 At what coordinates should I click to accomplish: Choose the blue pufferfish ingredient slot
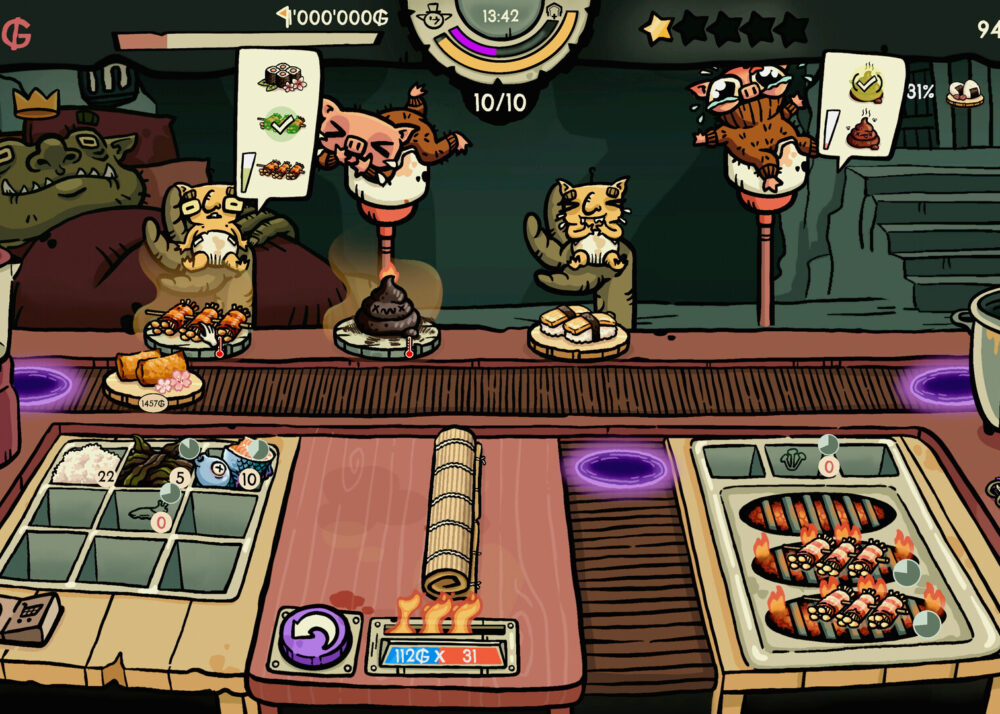pos(212,468)
